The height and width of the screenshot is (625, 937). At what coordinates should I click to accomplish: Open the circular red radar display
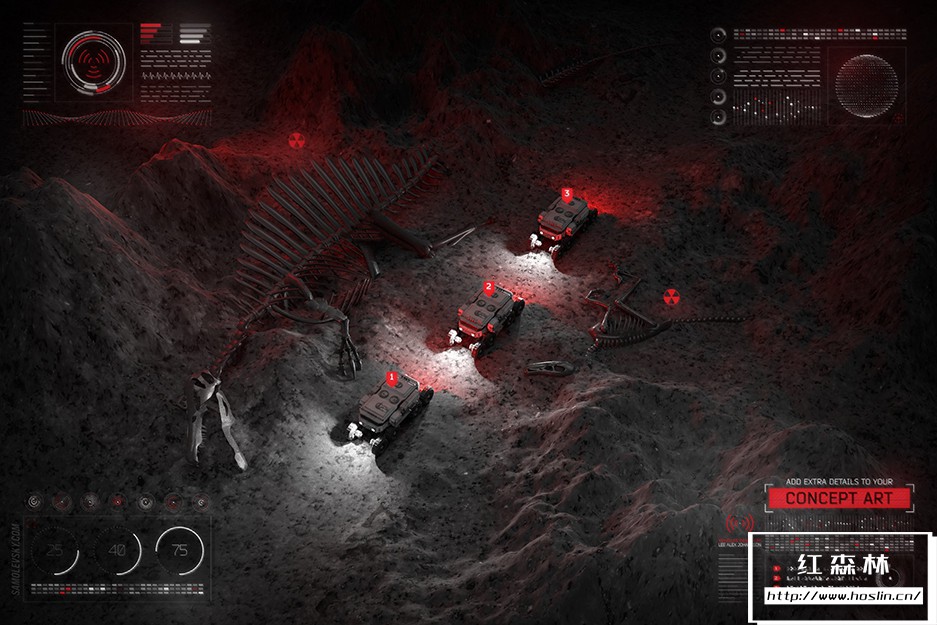click(94, 63)
